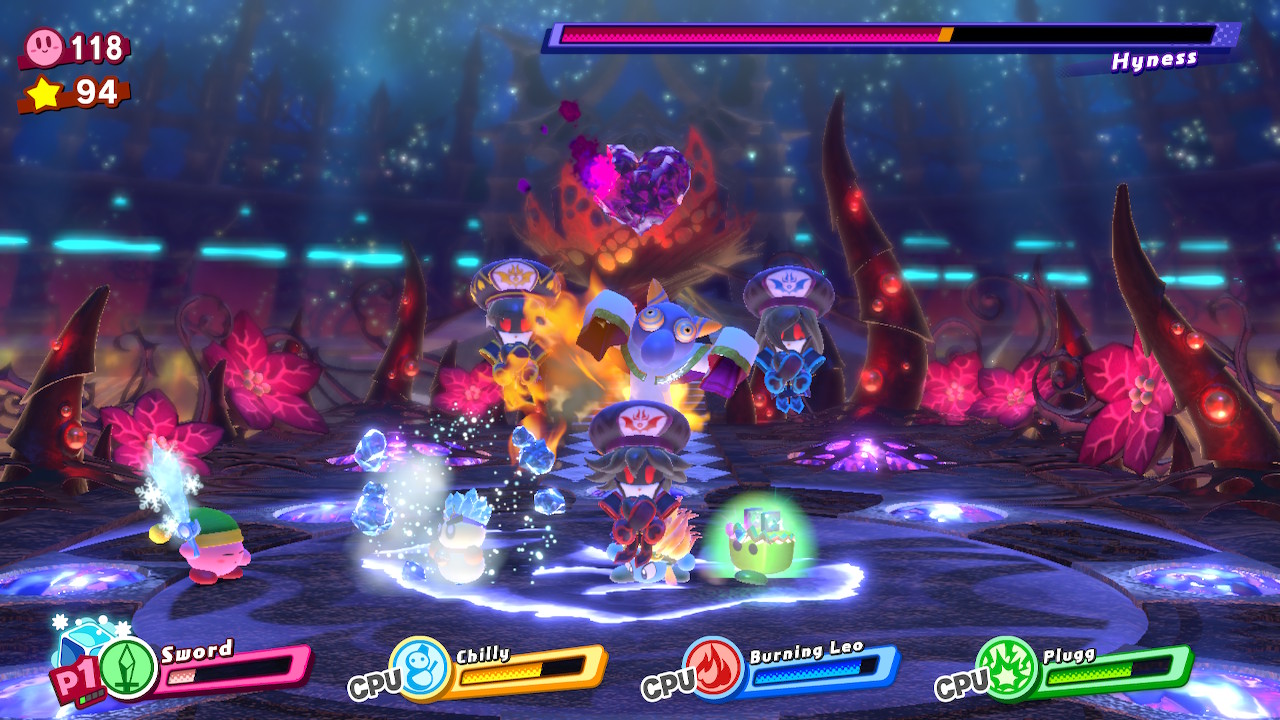The width and height of the screenshot is (1280, 720).
Task: Click the yellow point star icon
Action: click(x=44, y=93)
